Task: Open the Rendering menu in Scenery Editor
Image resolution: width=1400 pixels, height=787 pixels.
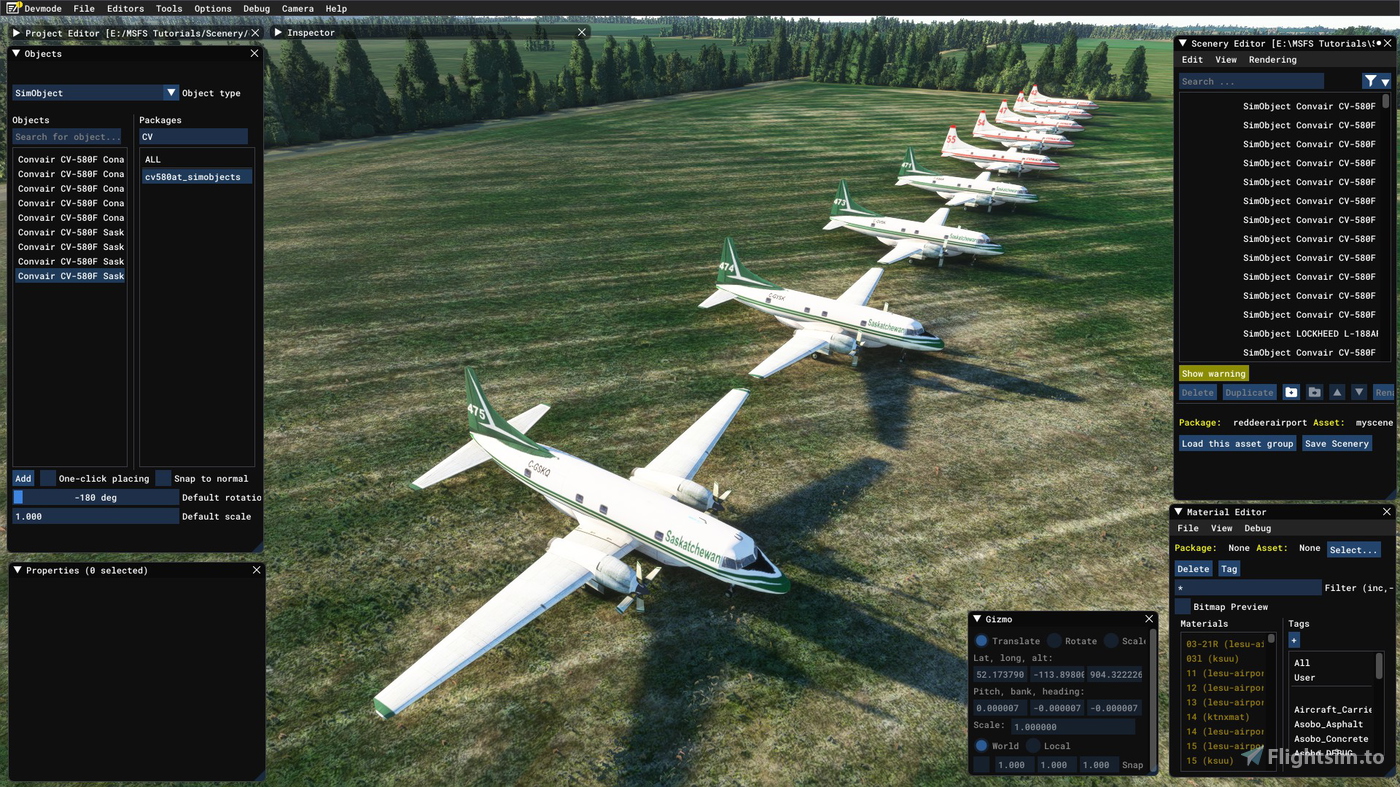Action: click(x=1272, y=60)
